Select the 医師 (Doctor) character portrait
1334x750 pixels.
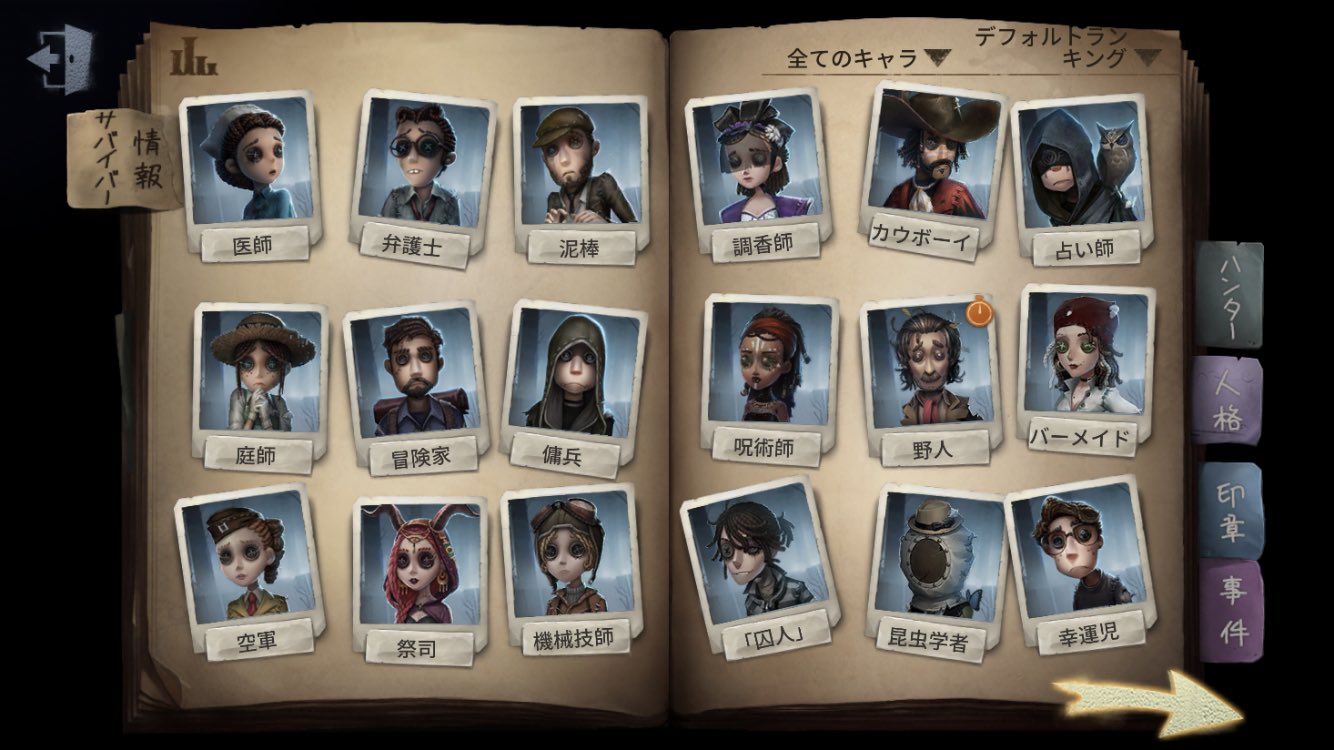247,165
